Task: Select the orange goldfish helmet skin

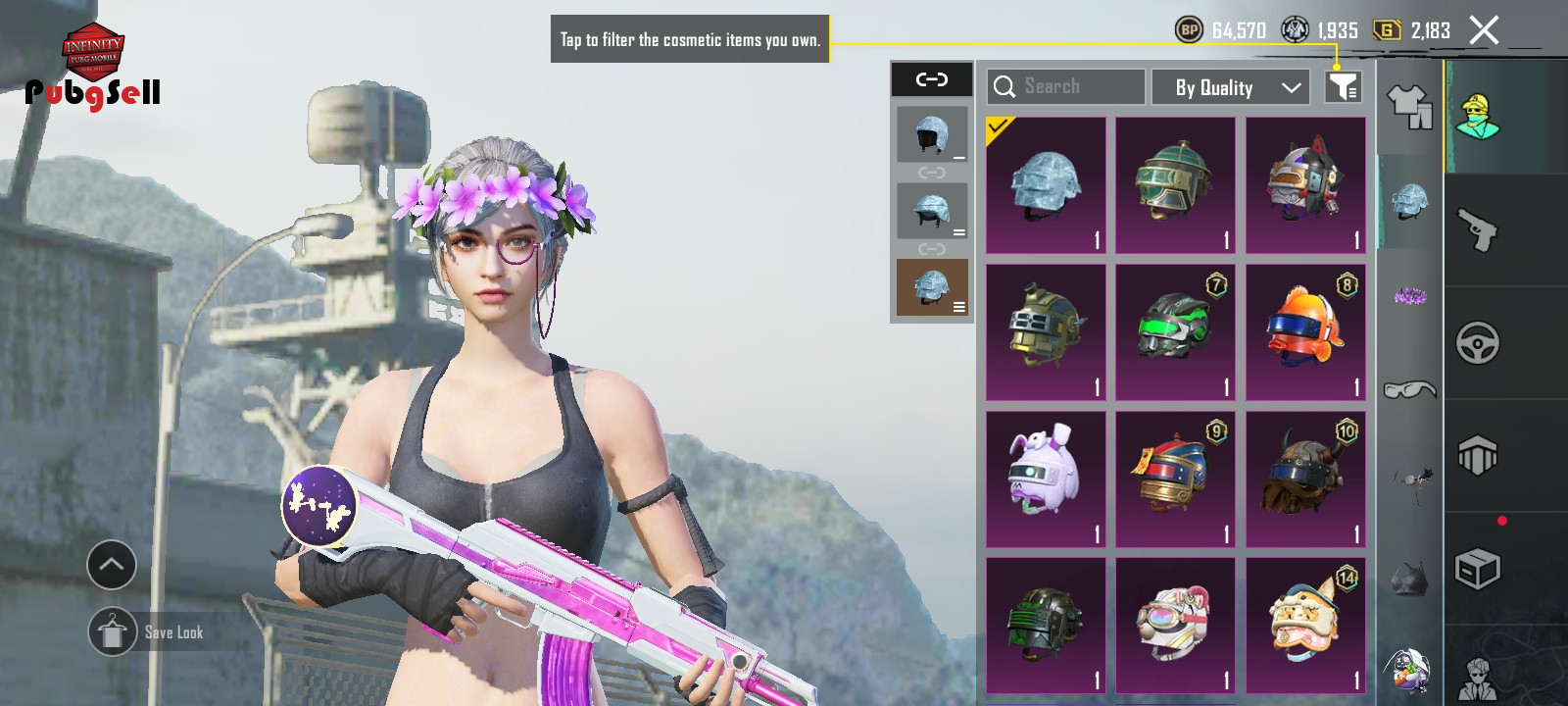Action: pyautogui.click(x=1305, y=332)
